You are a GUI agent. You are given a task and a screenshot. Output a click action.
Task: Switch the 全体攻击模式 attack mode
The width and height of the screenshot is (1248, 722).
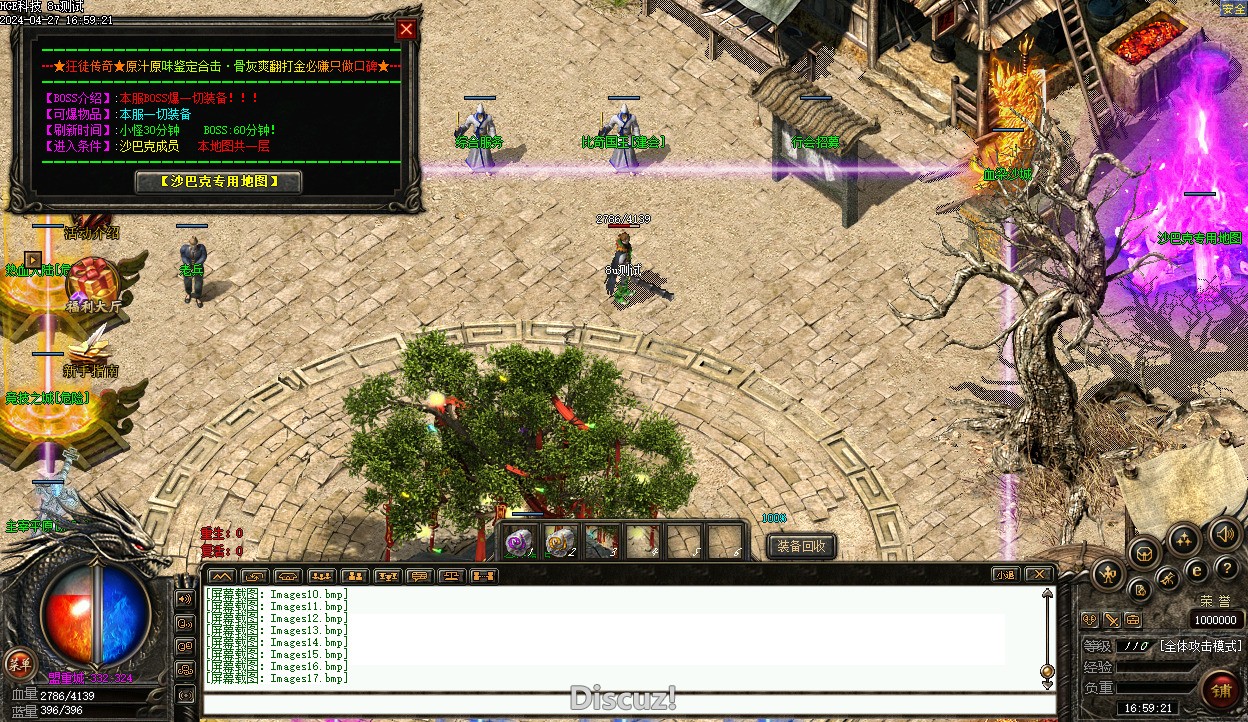coord(1200,646)
